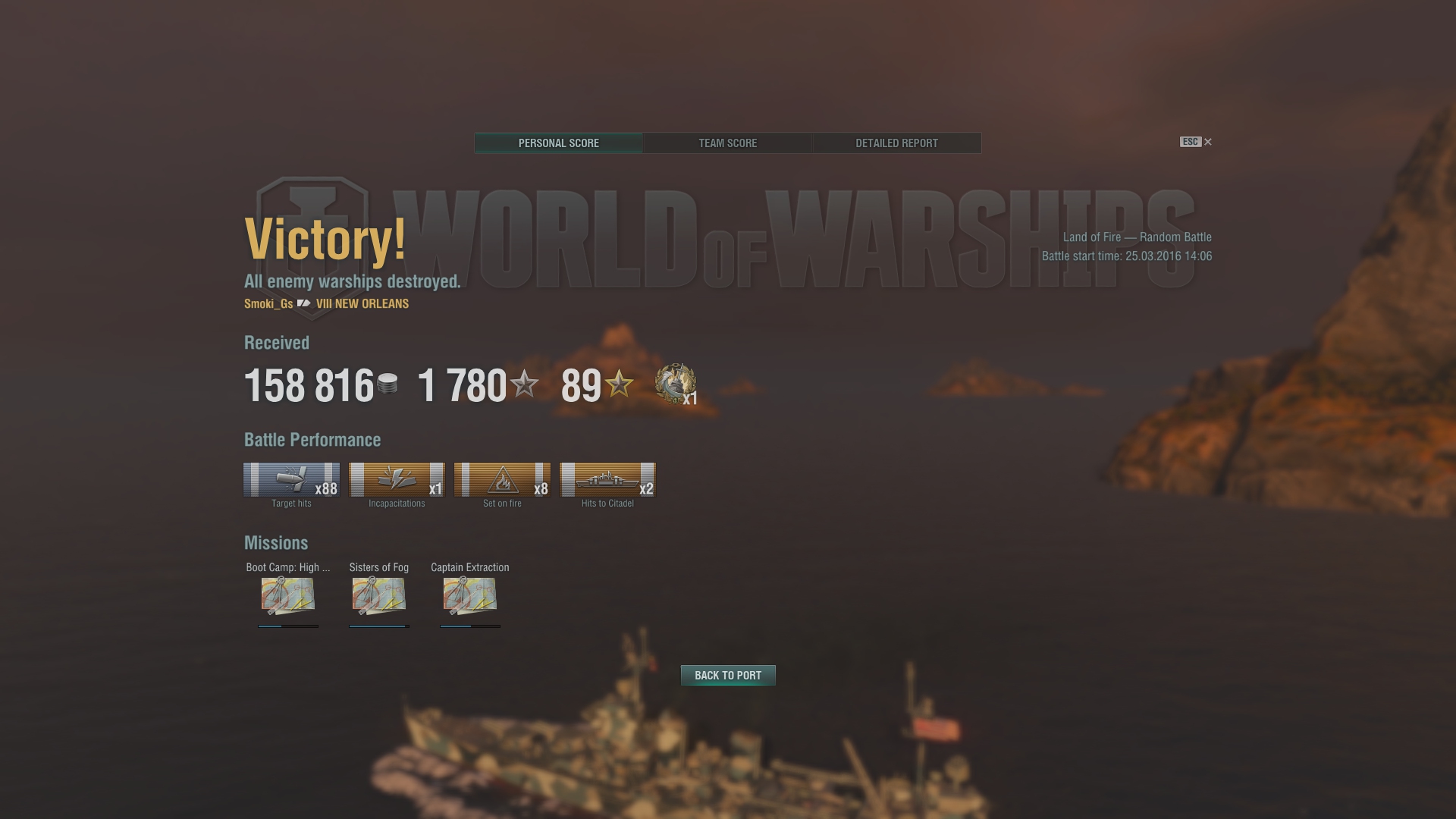
Task: Click the Set on fire ribbon
Action: click(x=502, y=480)
